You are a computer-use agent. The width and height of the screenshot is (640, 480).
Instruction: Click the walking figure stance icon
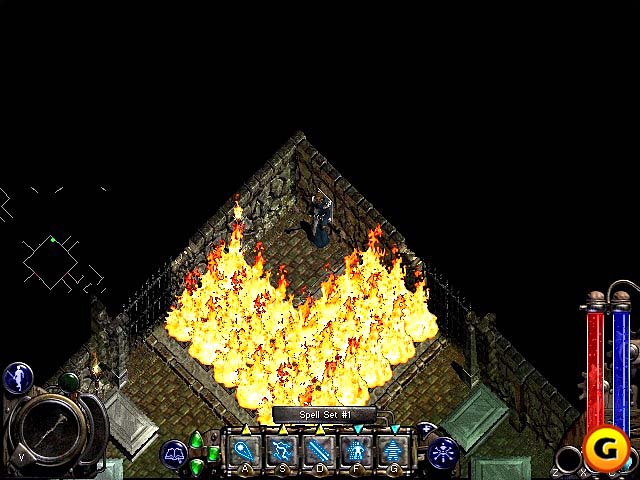pos(18,377)
